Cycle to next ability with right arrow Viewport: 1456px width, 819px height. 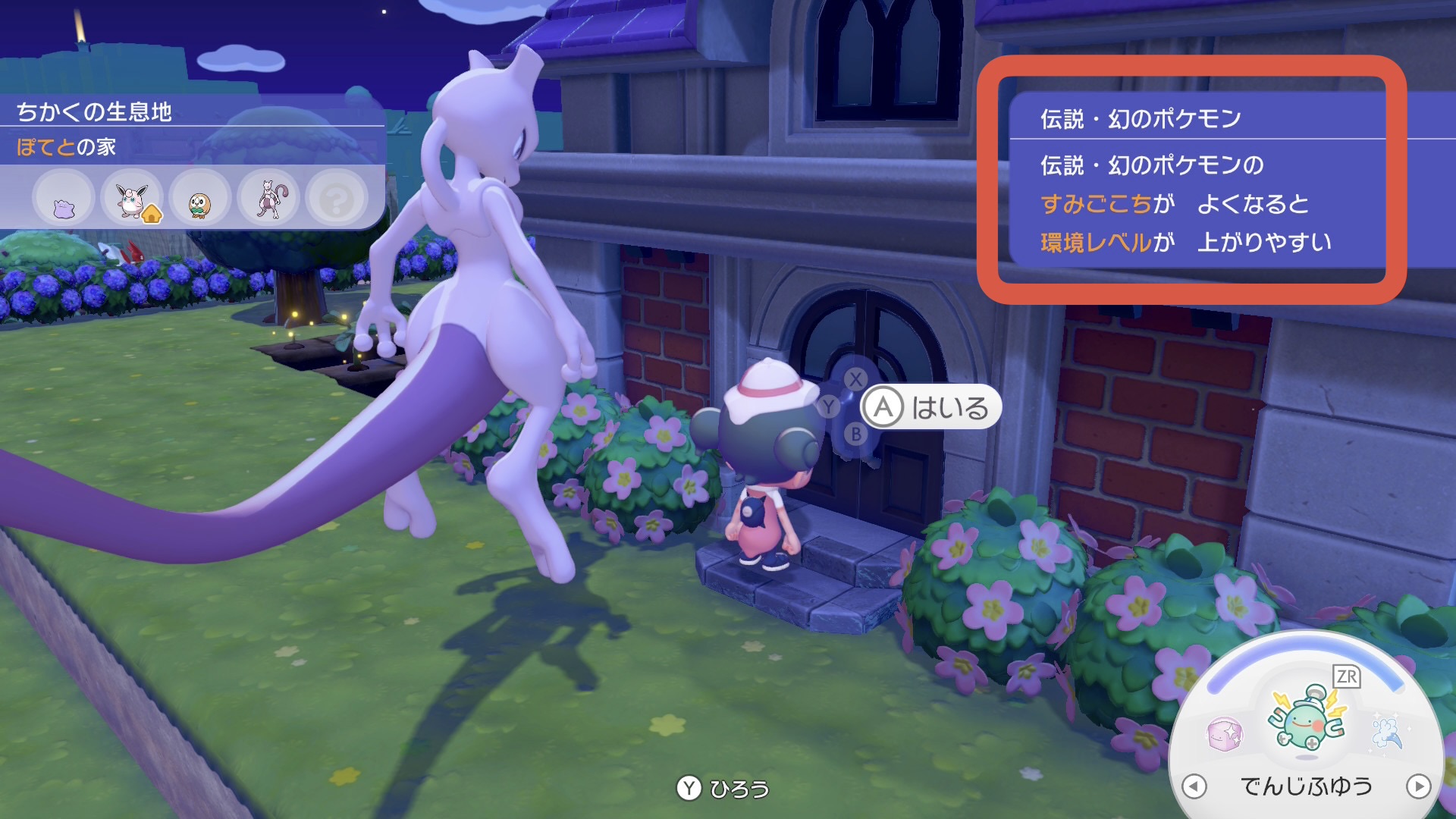(x=1418, y=786)
